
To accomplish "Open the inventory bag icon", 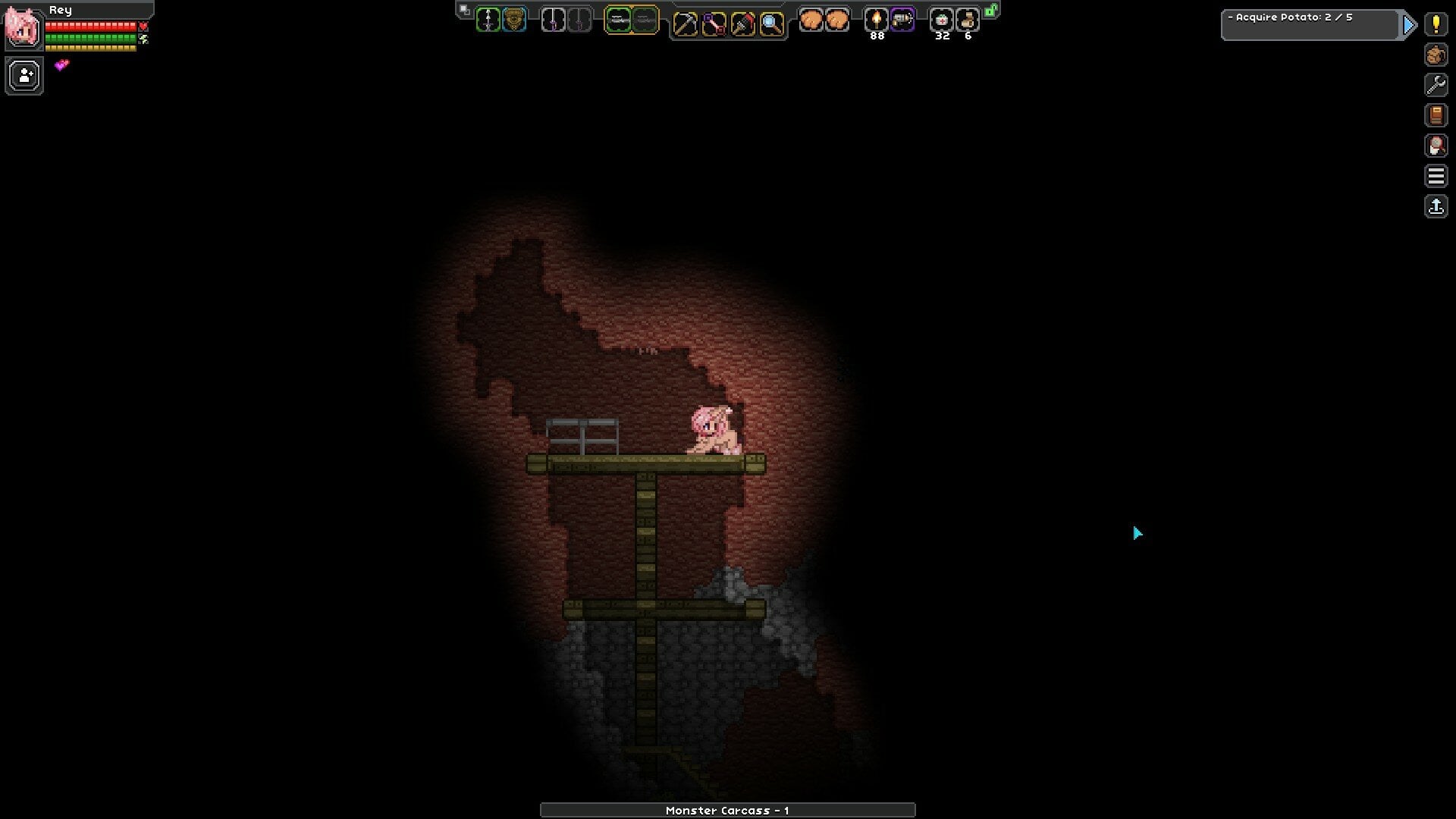I will pos(1436,55).
